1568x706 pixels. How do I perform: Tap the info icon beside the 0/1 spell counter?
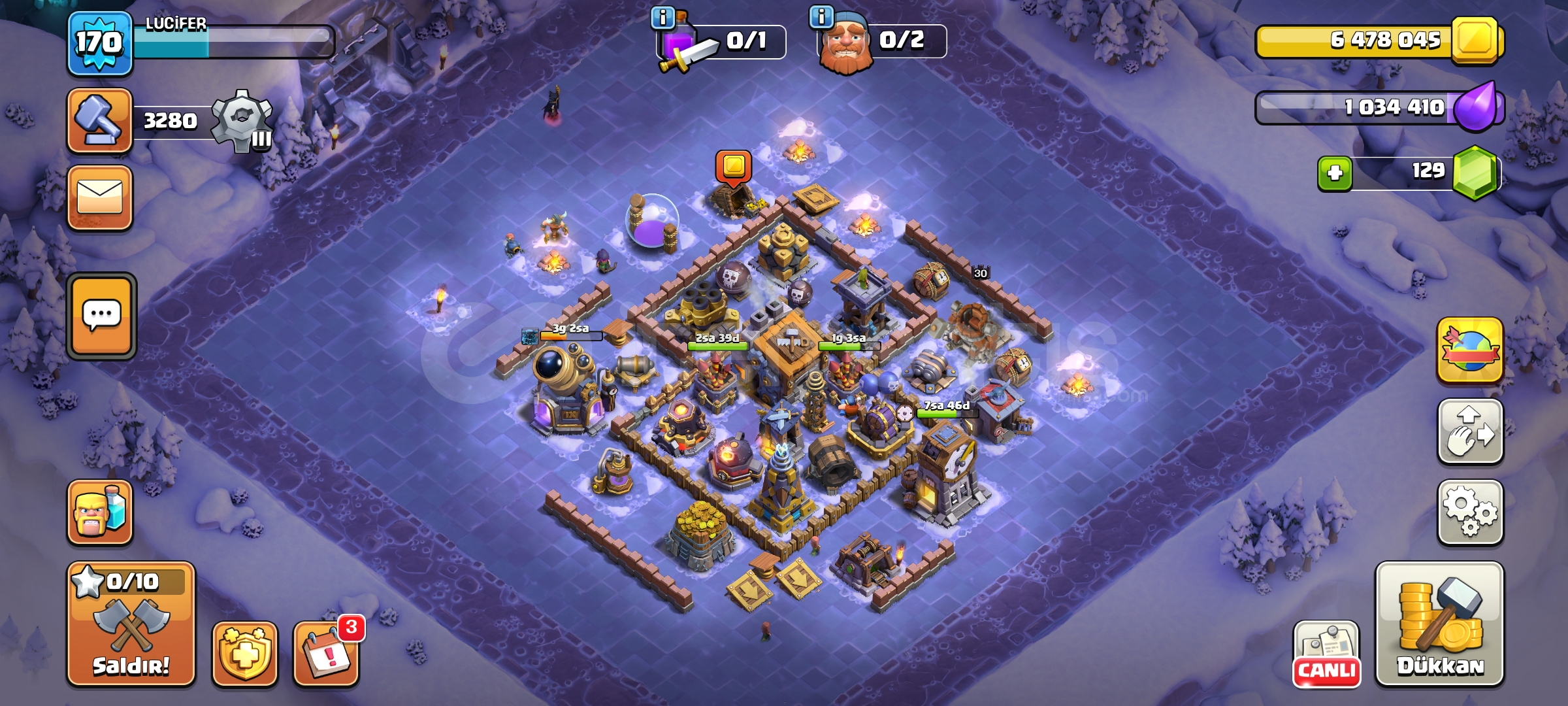(661, 16)
